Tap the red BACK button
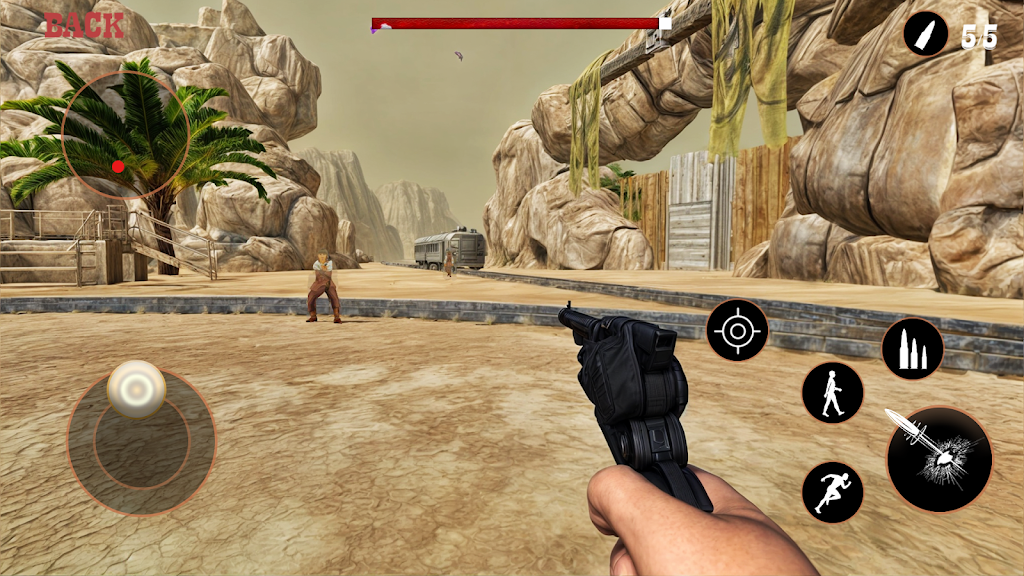Viewport: 1024px width, 576px height. point(84,25)
